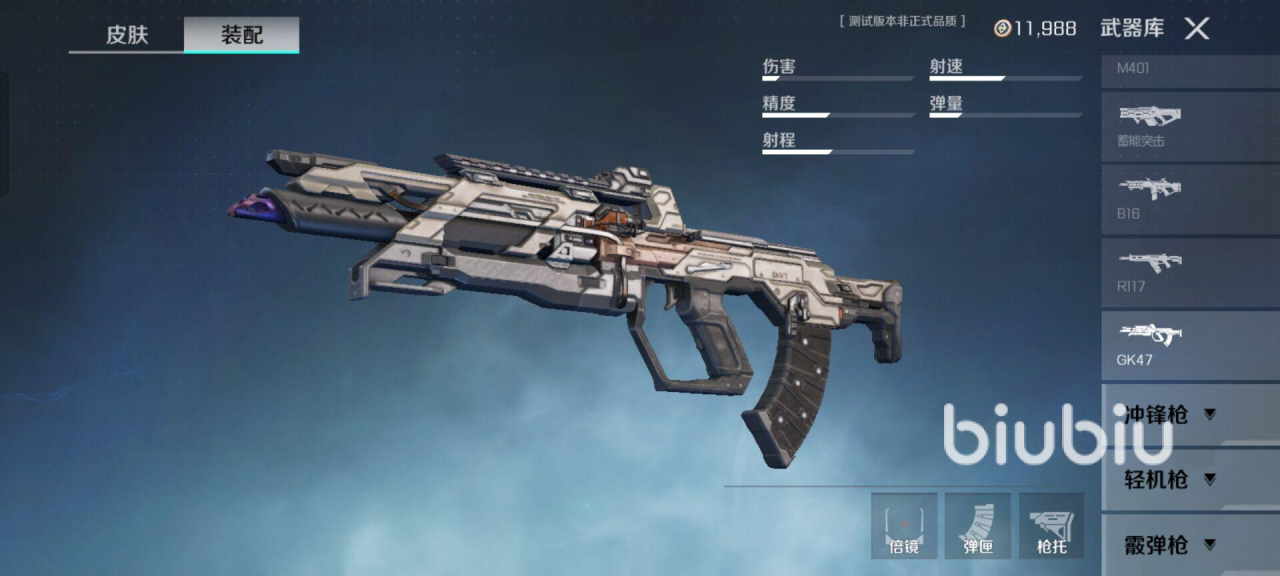Tap the 11,988 coin currency counter

coord(1035,29)
